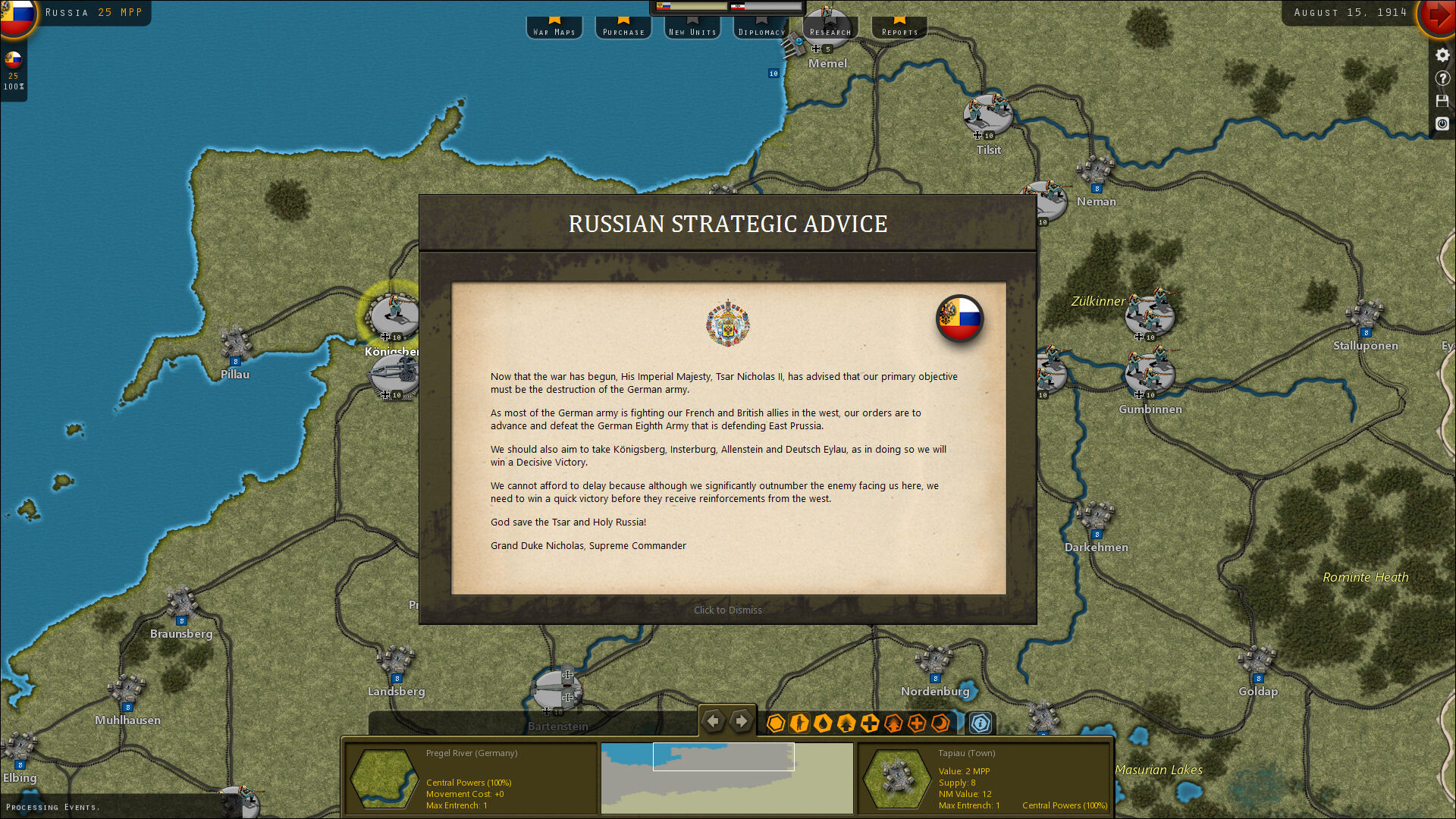The image size is (1456, 819).
Task: Select the next unit with the right arrow
Action: pos(741,721)
